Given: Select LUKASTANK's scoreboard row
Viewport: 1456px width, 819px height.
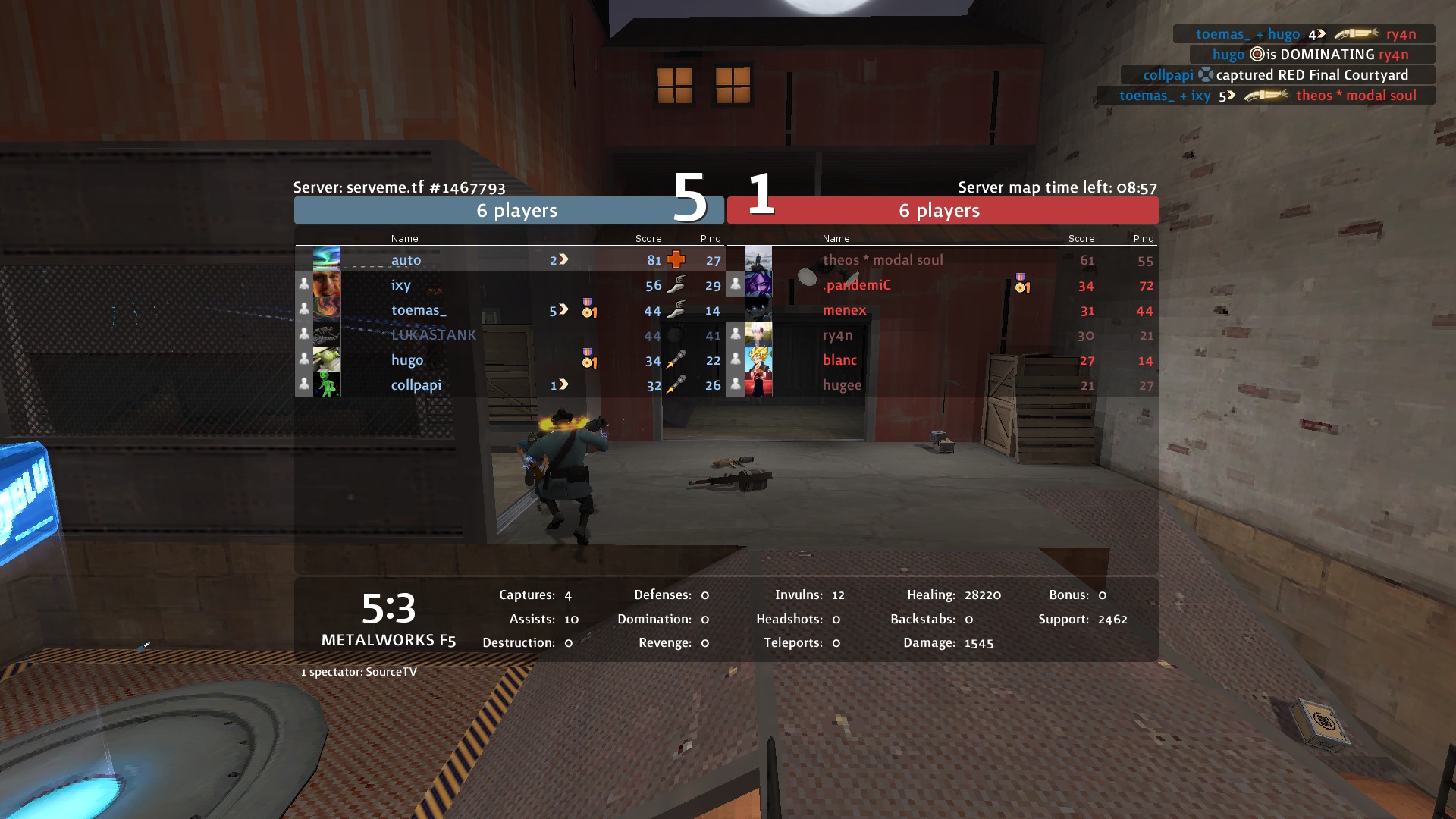Looking at the screenshot, I should tap(433, 335).
